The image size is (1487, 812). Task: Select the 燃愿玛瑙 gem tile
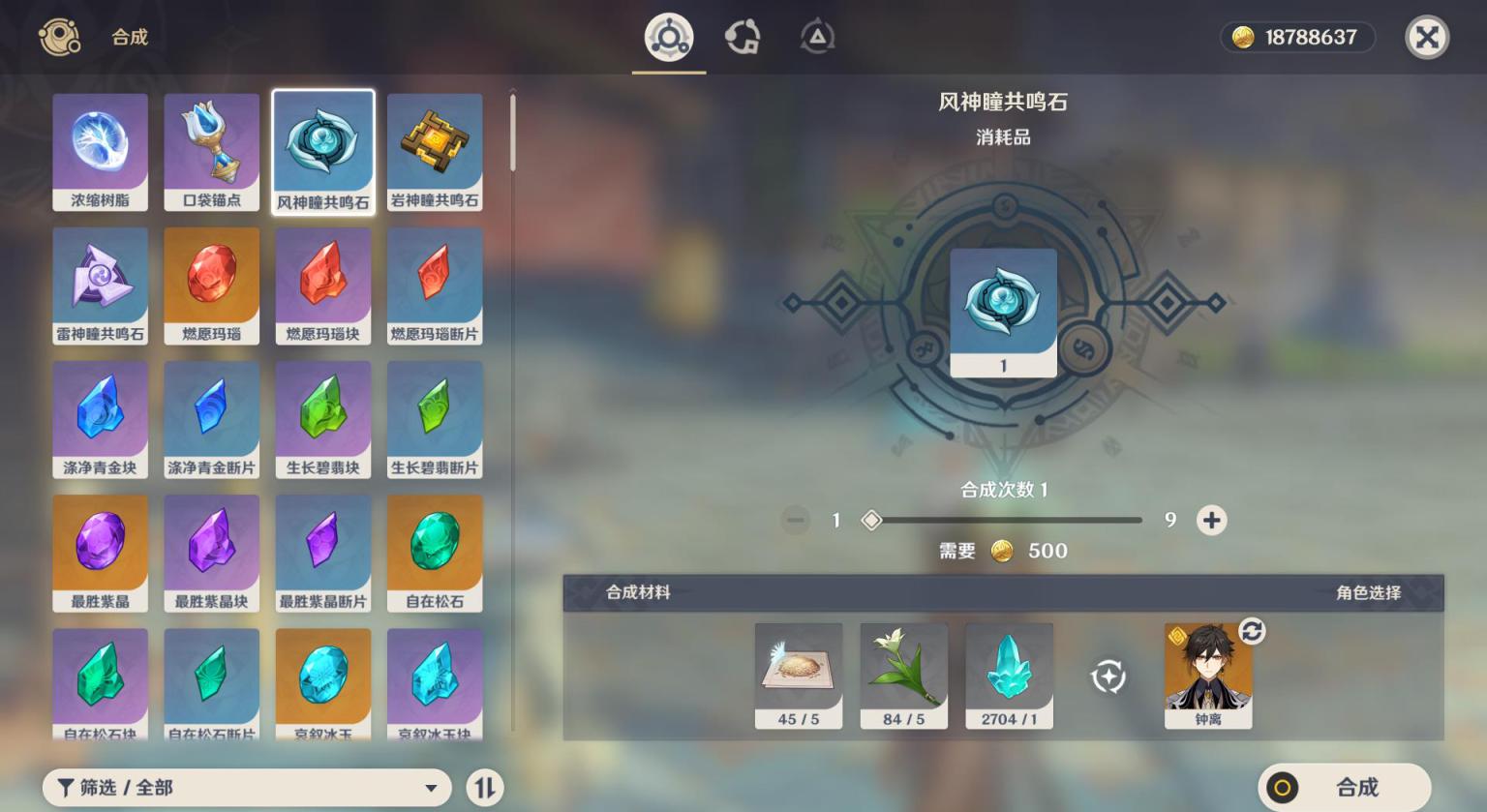(212, 286)
